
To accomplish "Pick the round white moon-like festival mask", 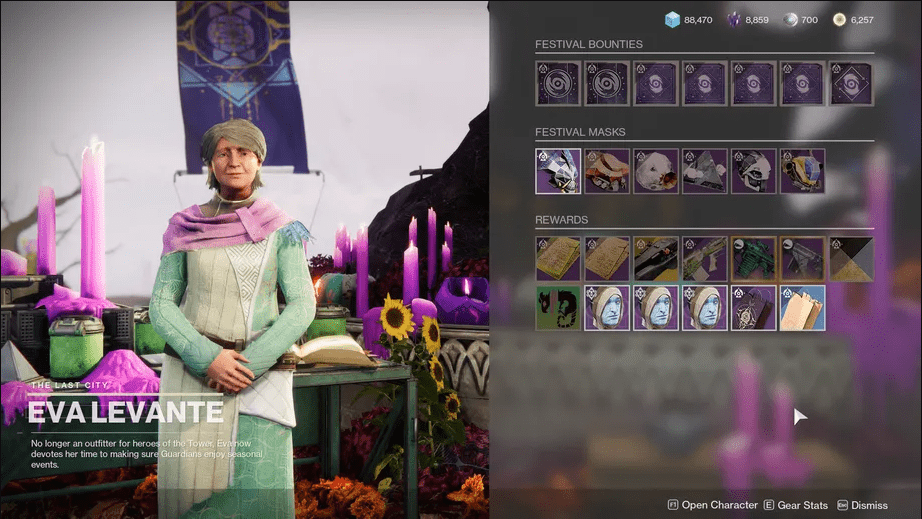I will click(655, 171).
